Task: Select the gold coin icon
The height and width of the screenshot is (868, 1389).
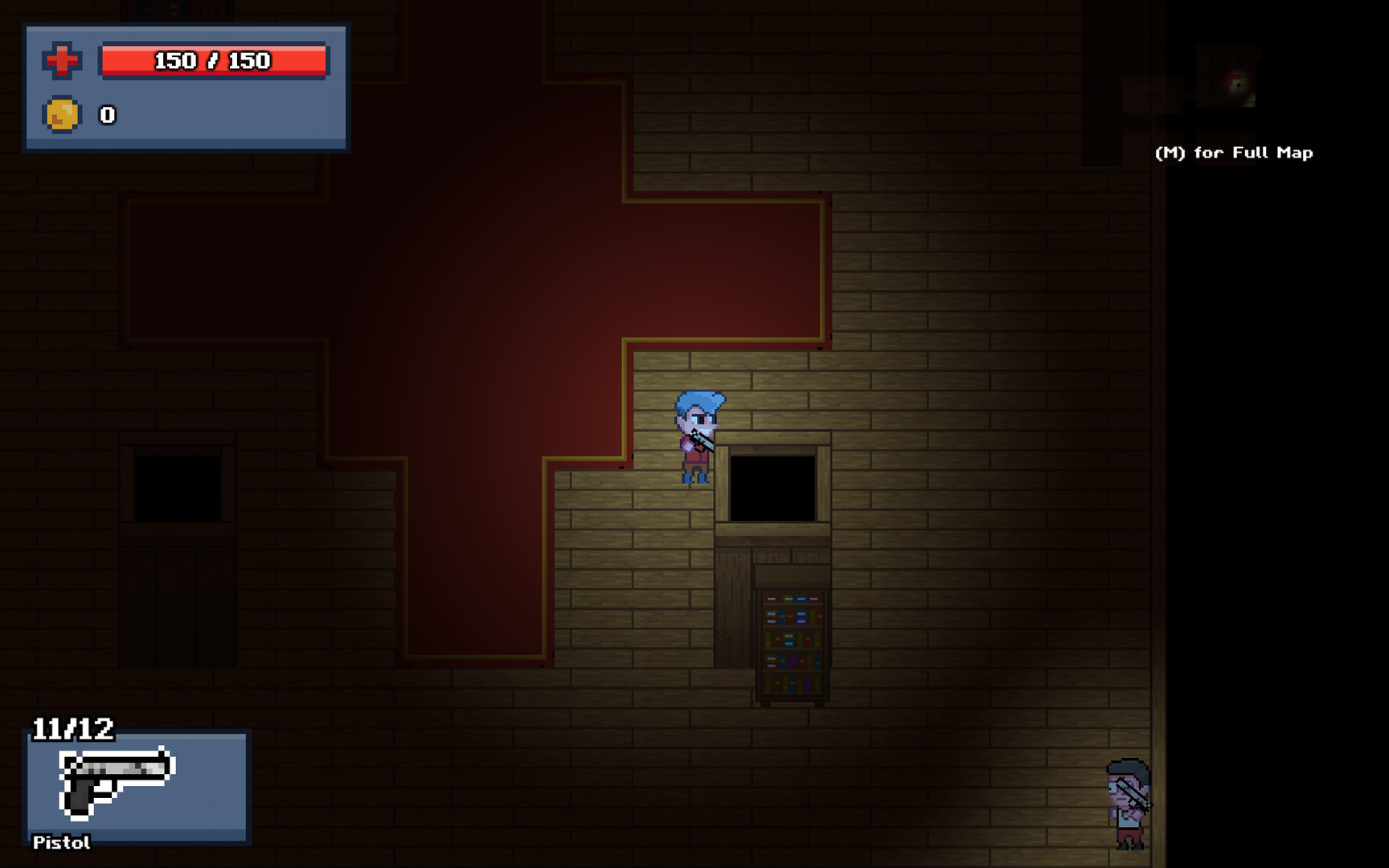Action: [x=62, y=114]
